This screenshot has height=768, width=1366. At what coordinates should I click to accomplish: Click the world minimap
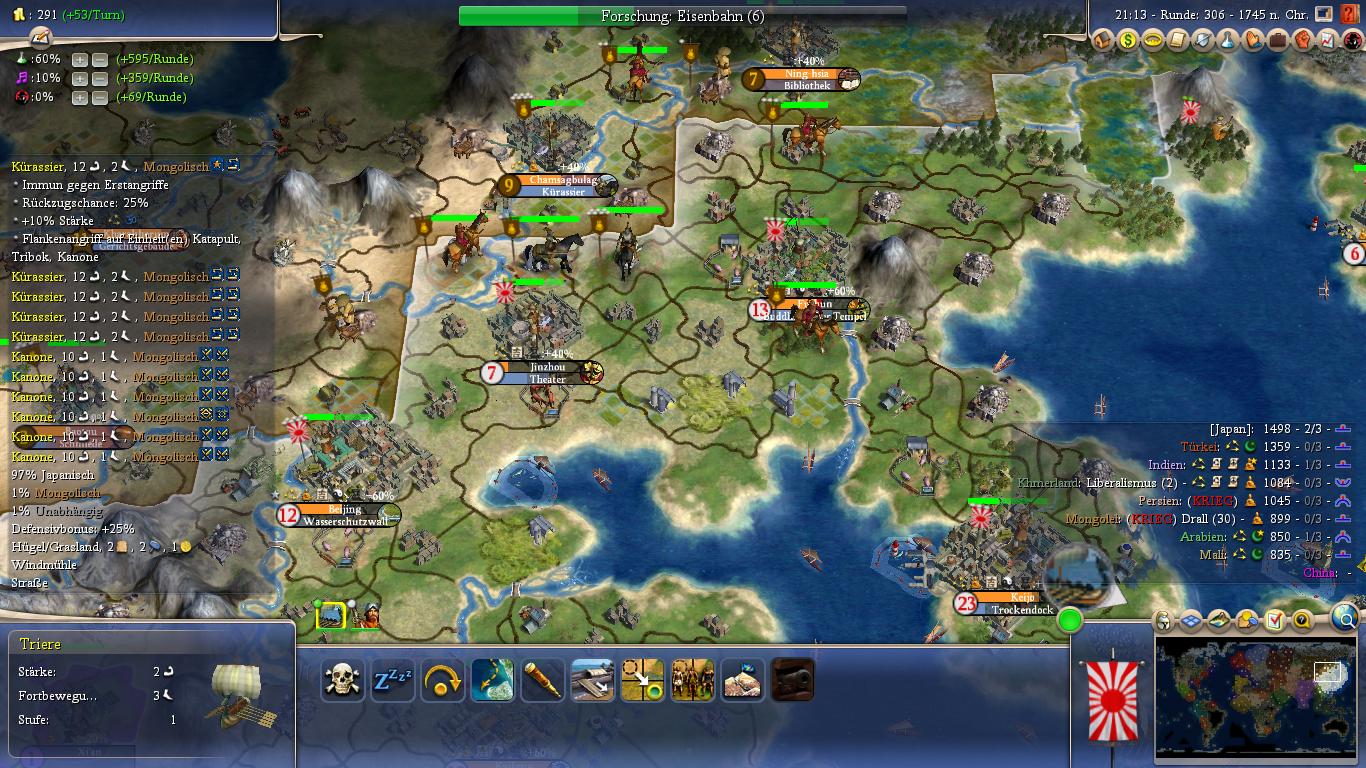1255,700
